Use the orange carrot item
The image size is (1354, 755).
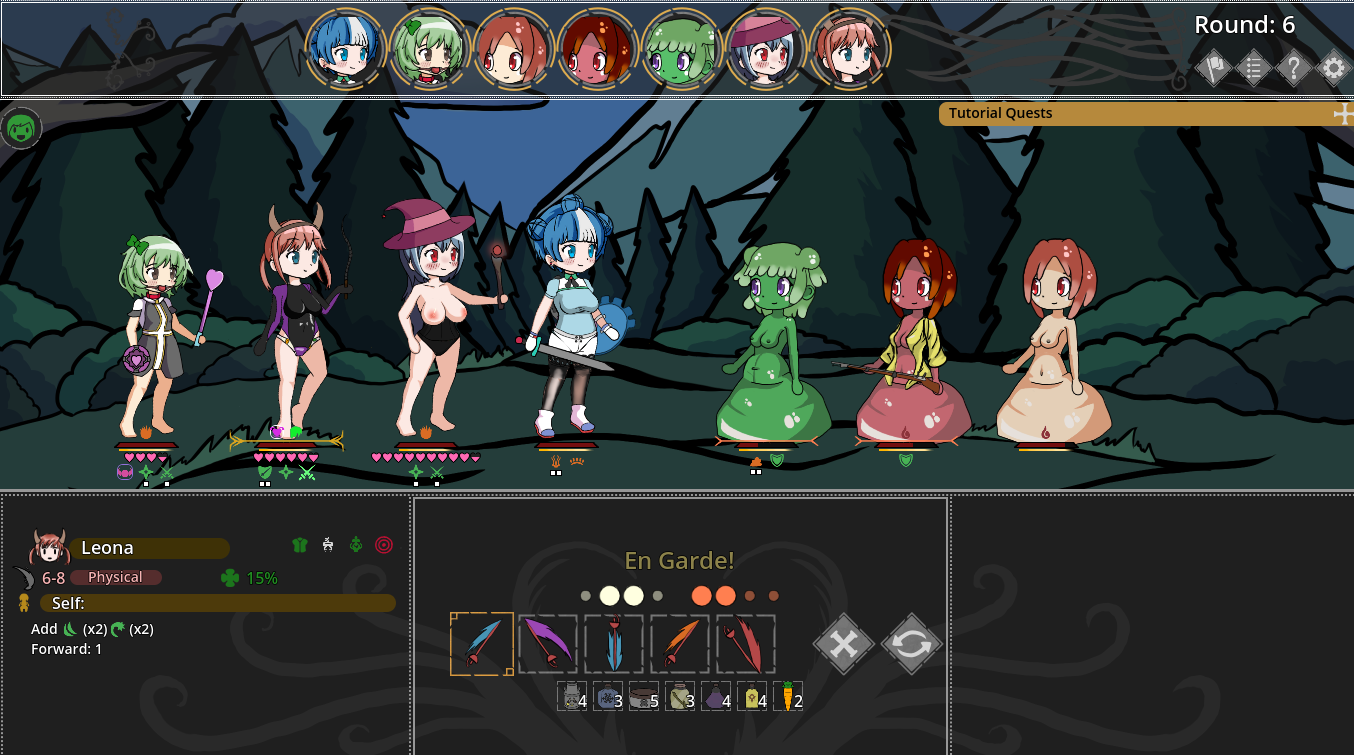click(x=788, y=696)
